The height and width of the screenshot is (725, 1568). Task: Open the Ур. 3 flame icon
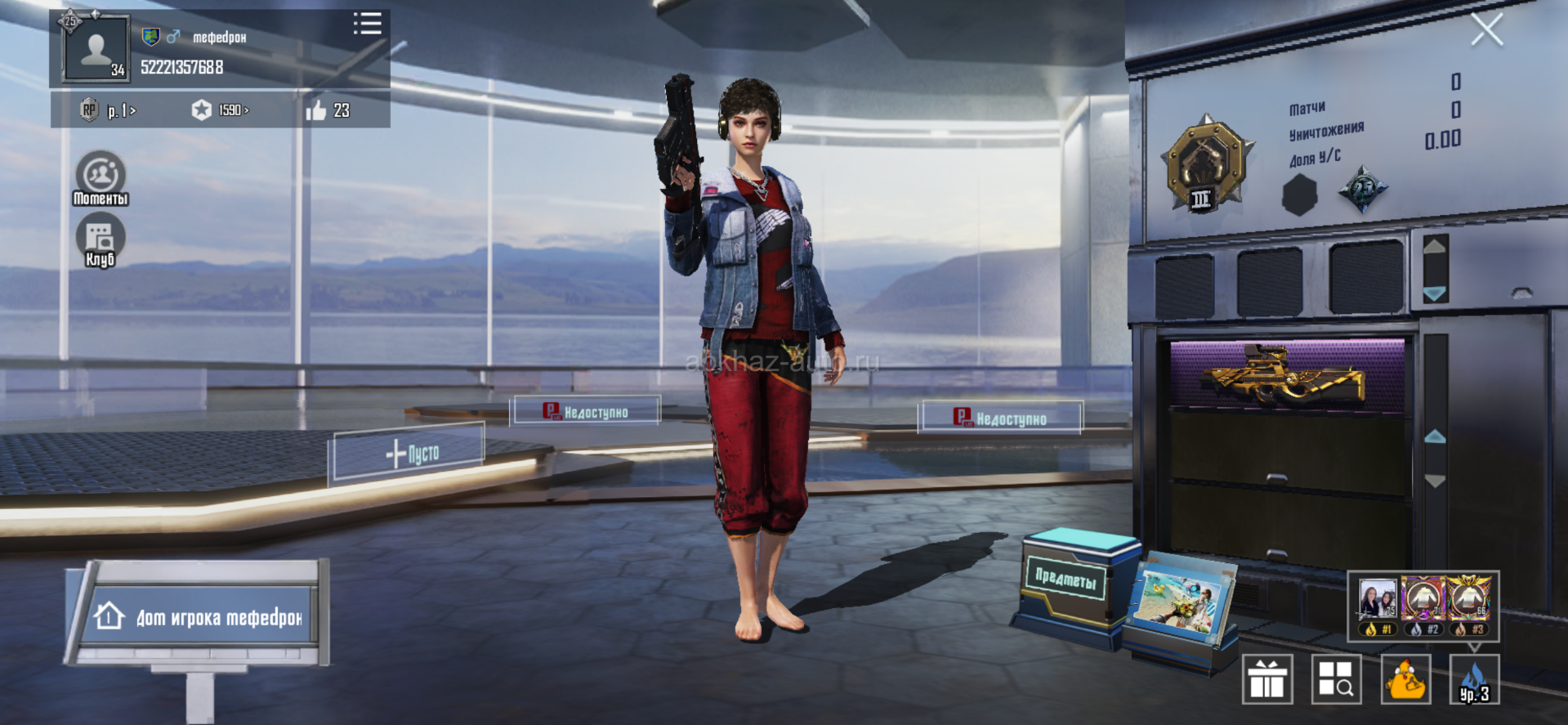[1474, 679]
